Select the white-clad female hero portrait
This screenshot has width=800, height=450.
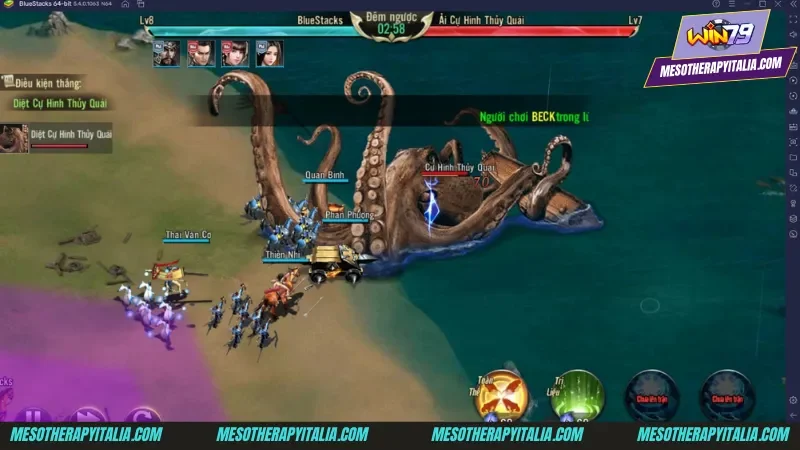coord(268,54)
